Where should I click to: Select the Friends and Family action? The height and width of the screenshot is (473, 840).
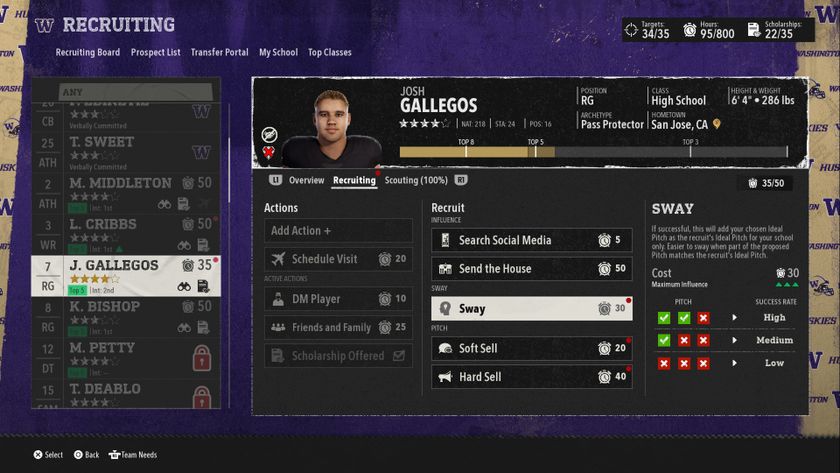(338, 327)
